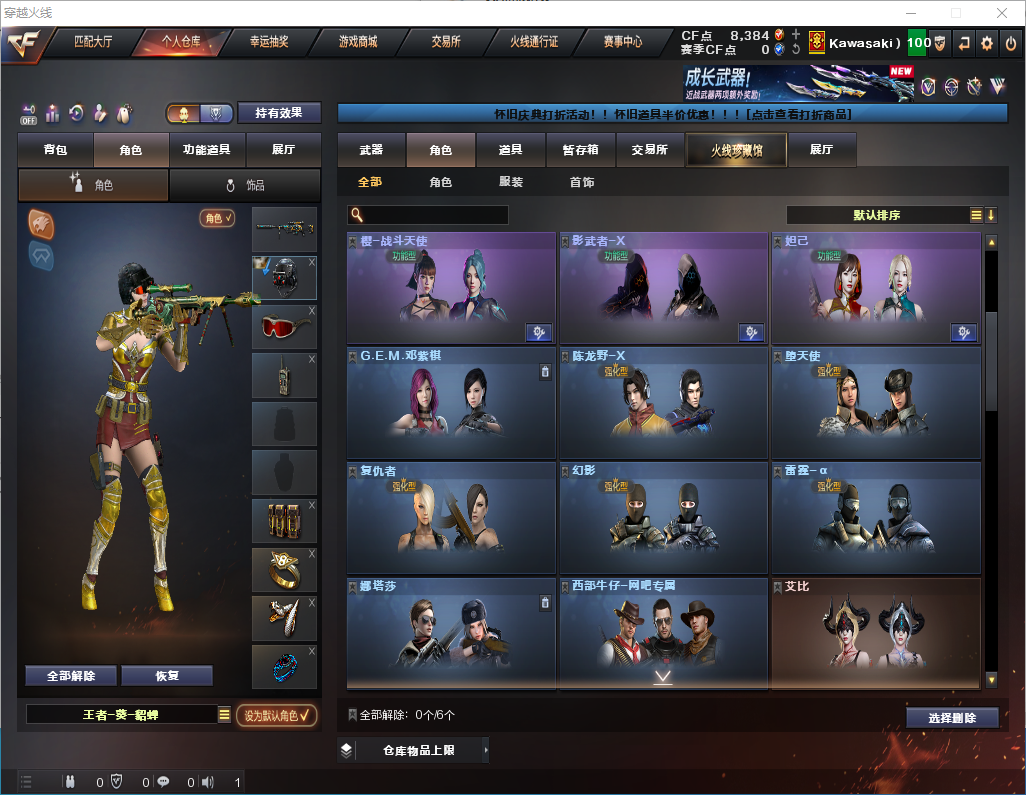Set current character as default with 设为默认角色
Screen dimensions: 1026x795
(276, 715)
